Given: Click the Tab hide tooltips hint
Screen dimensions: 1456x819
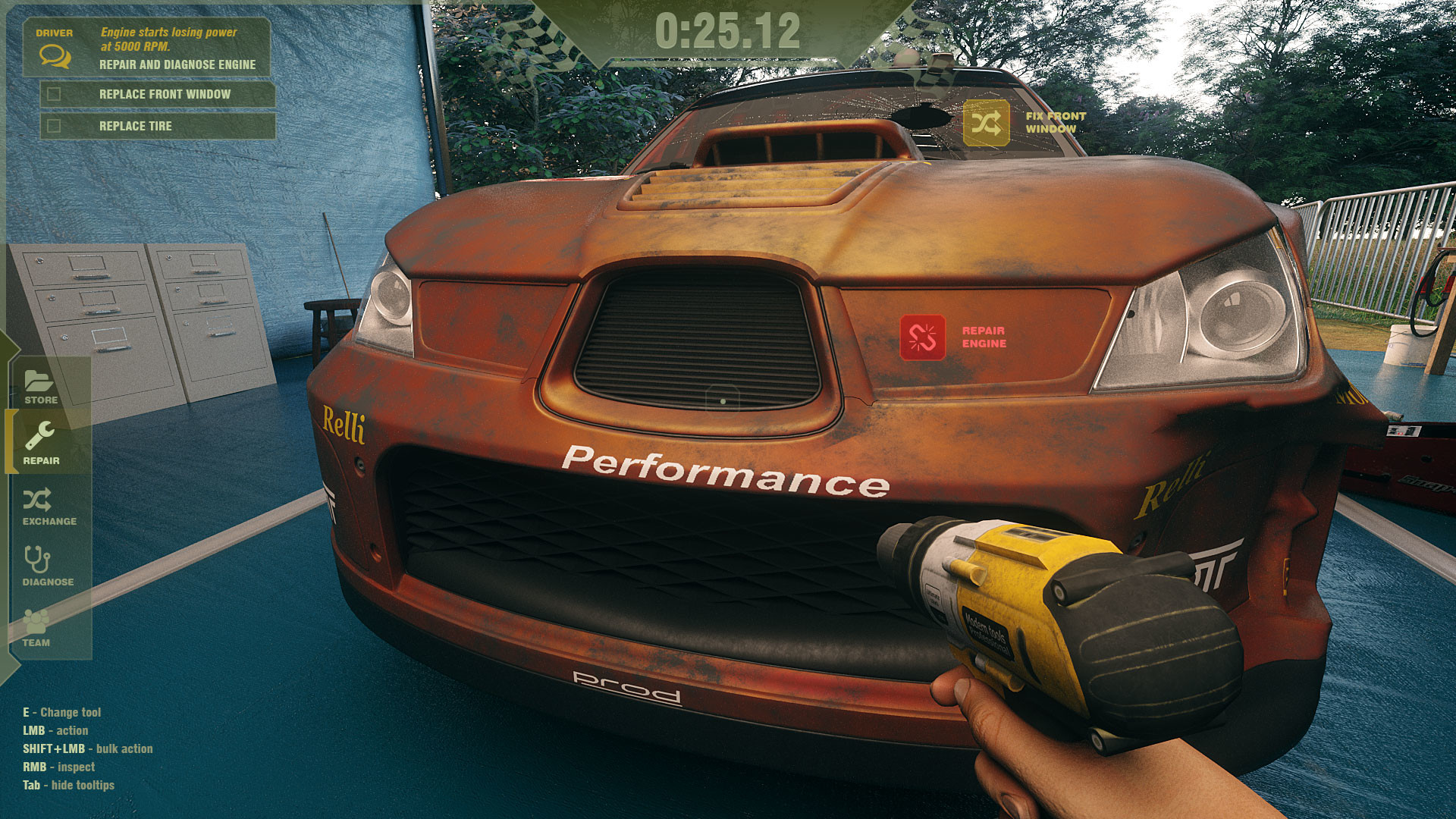Looking at the screenshot, I should coord(68,785).
